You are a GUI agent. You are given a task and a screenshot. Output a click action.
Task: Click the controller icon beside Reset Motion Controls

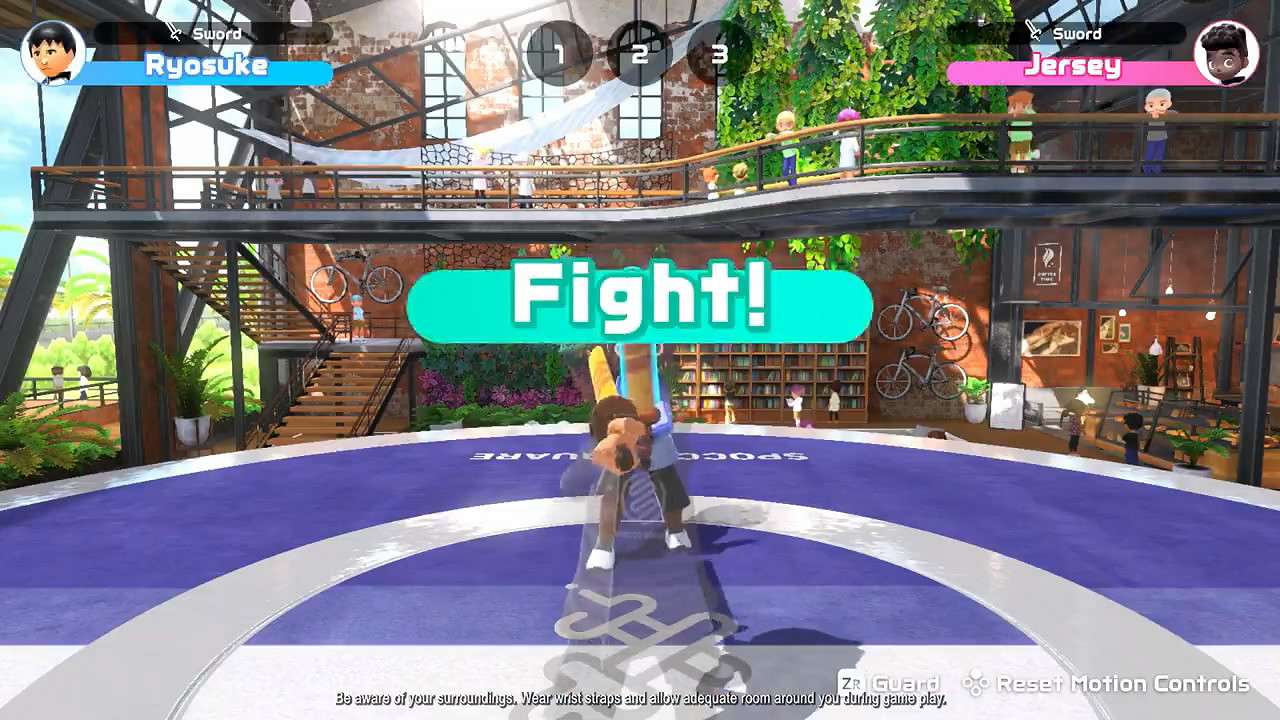(x=975, y=684)
